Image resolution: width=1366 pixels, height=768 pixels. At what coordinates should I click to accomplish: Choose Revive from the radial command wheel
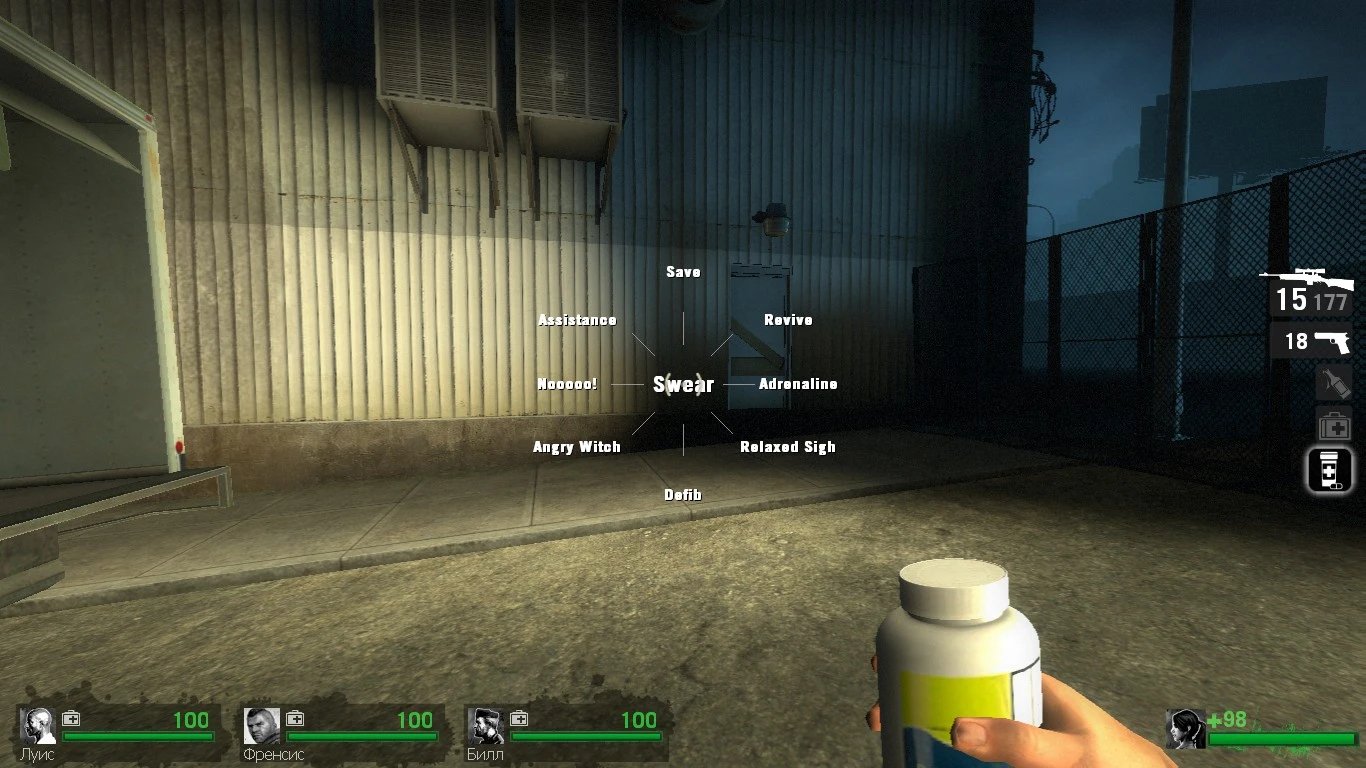pos(788,319)
